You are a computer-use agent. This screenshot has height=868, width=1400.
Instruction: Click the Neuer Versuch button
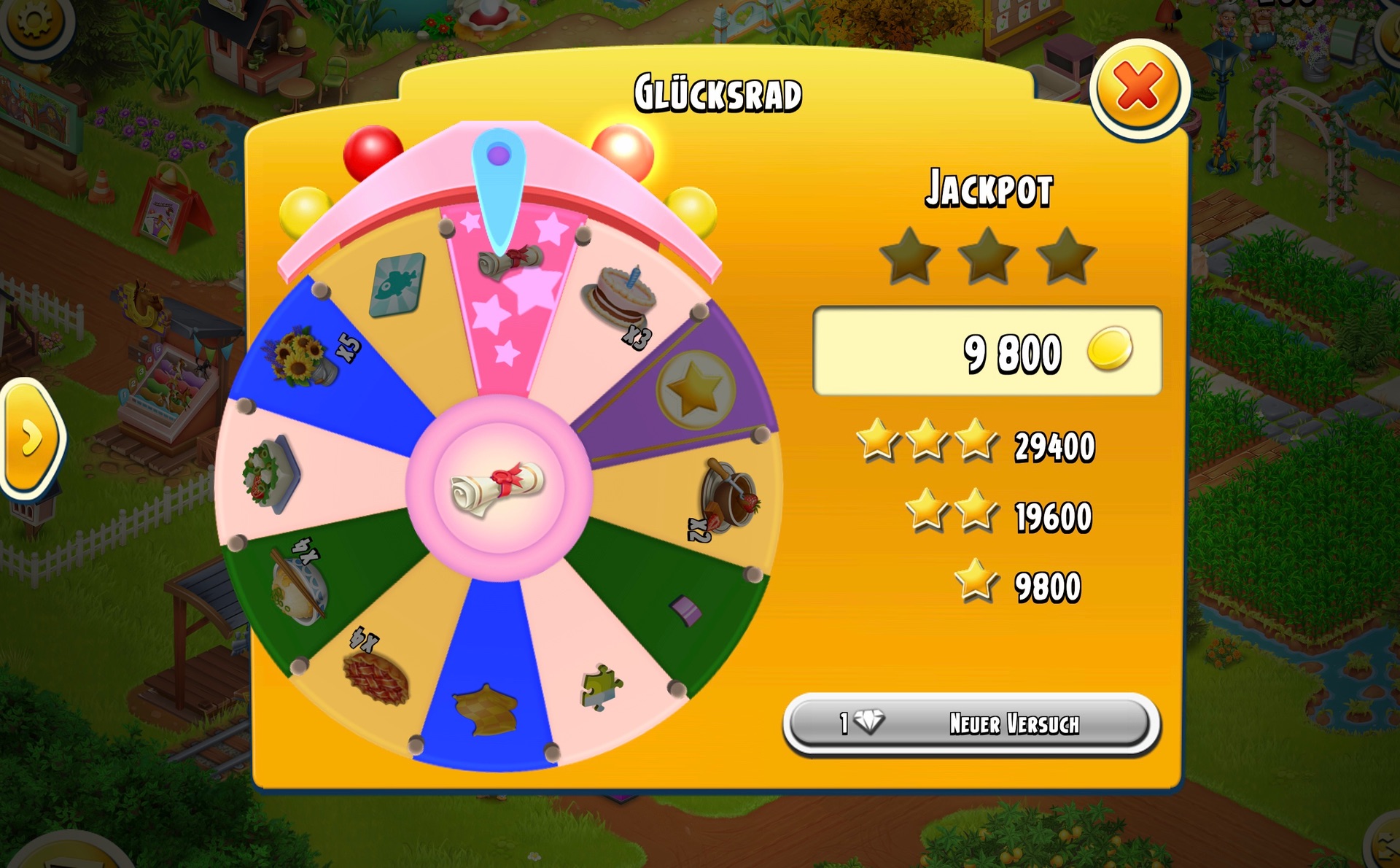pos(970,723)
